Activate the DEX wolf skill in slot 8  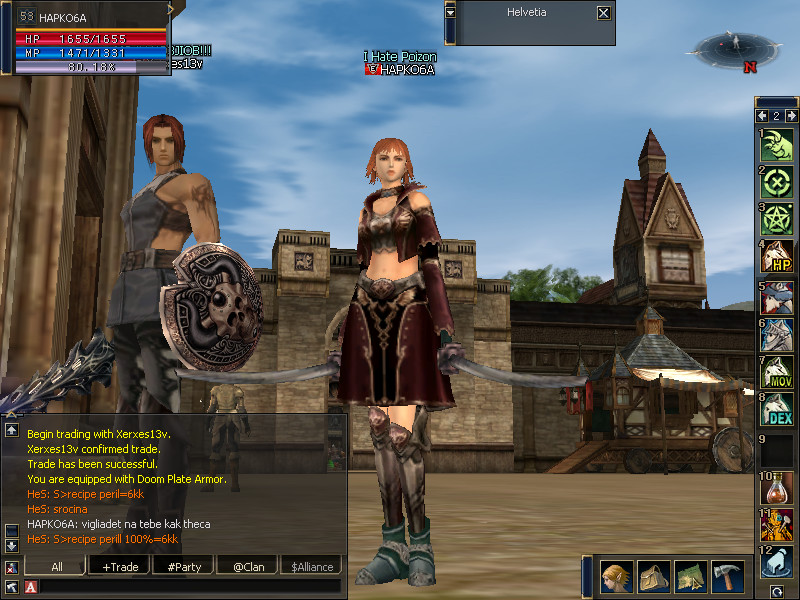tap(777, 409)
